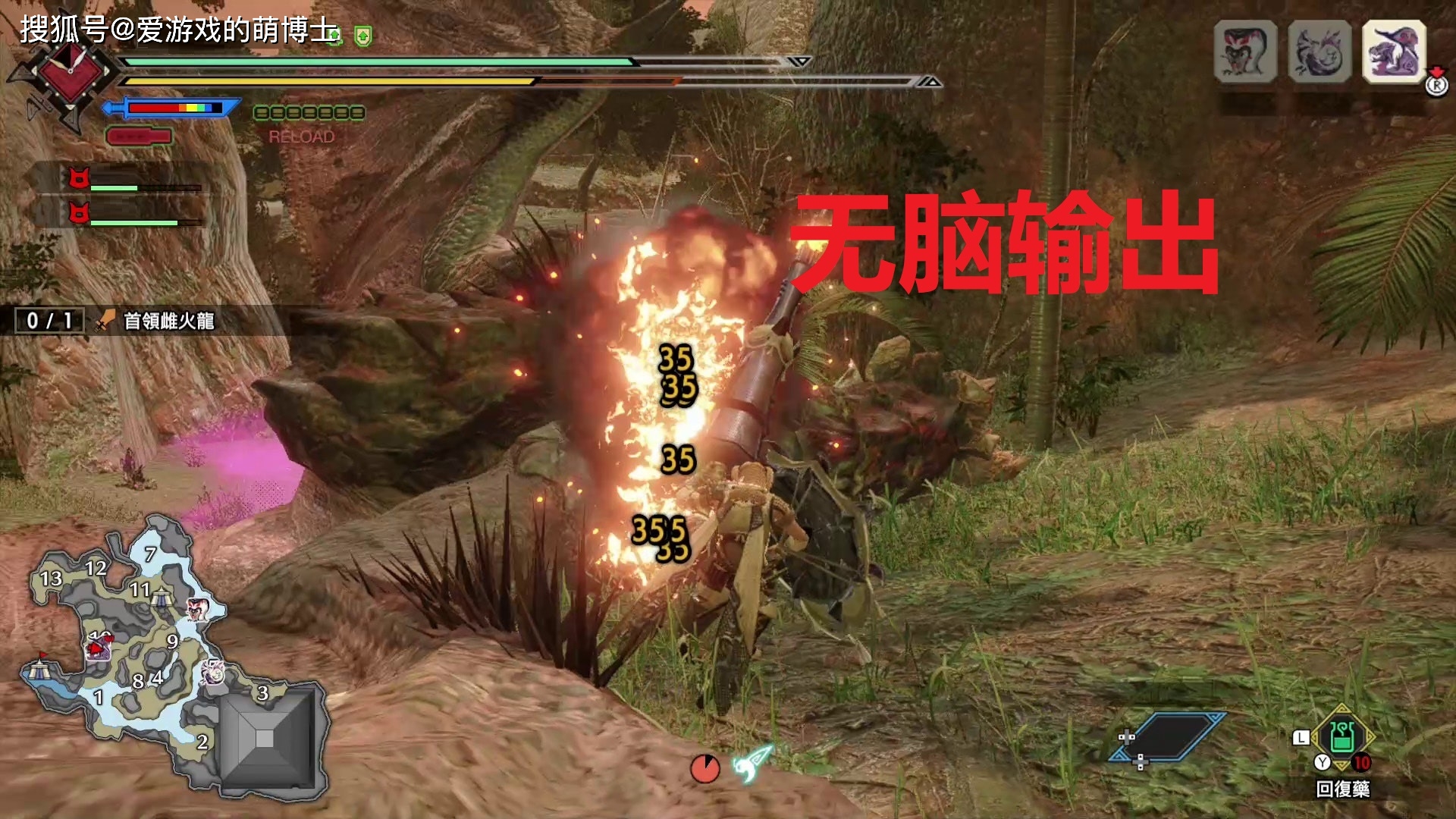This screenshot has height=819, width=1456.
Task: Click area 13 on the minimap
Action: [x=51, y=579]
